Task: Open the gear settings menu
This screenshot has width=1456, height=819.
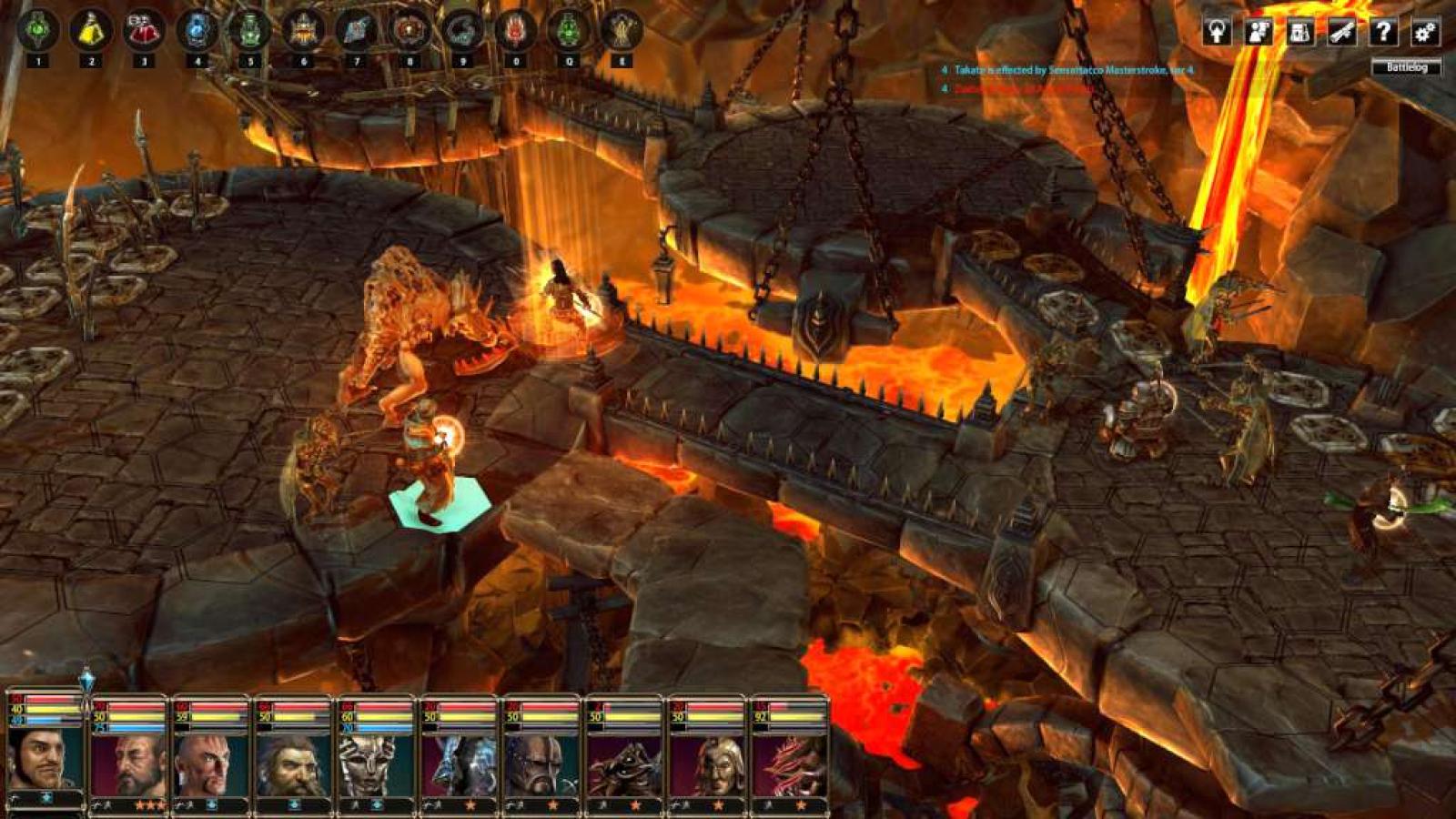Action: [x=1425, y=32]
